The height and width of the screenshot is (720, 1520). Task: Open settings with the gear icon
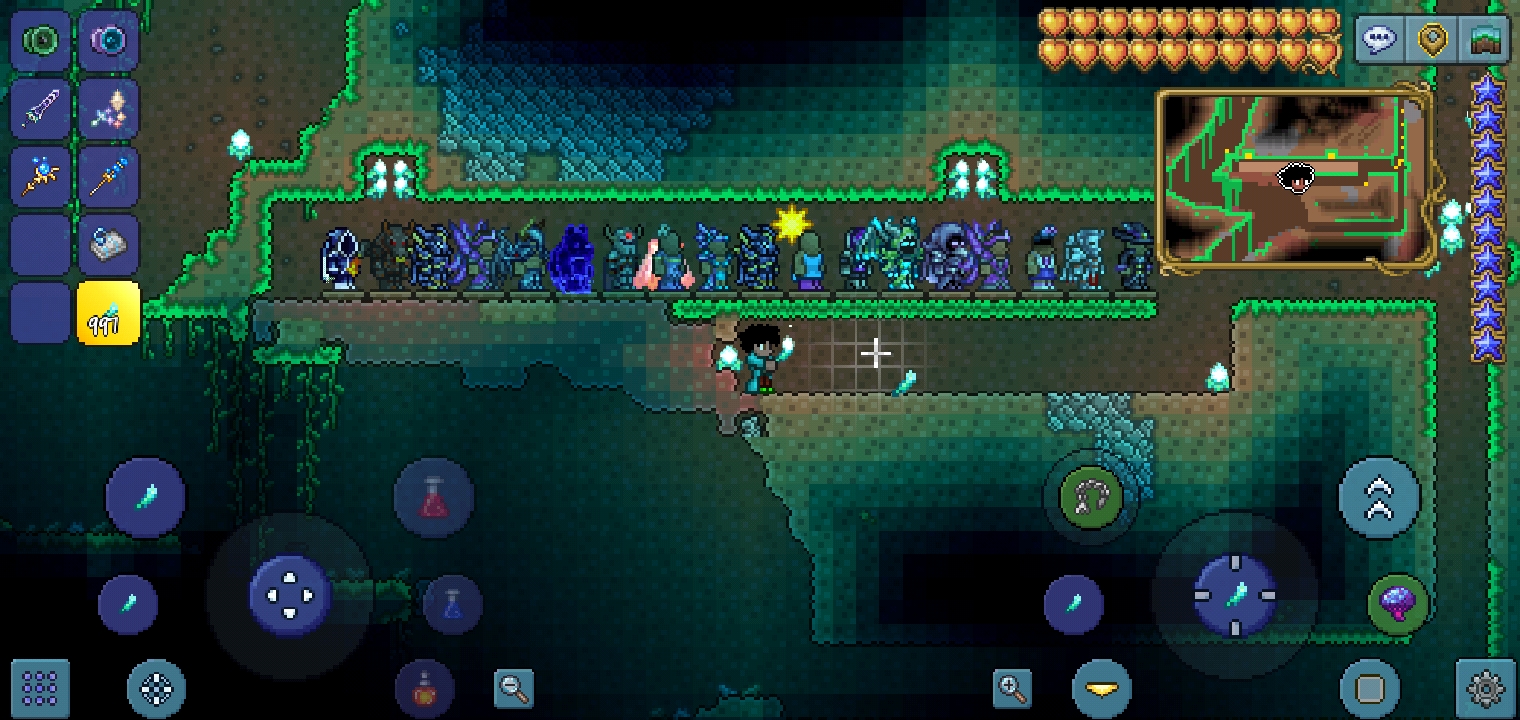point(1485,688)
